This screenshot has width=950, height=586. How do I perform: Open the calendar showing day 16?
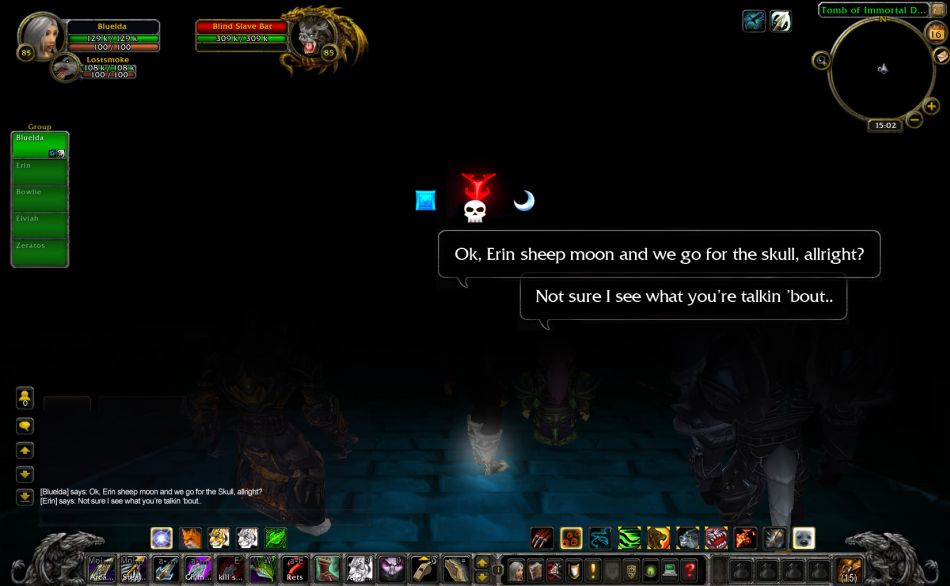[937, 32]
